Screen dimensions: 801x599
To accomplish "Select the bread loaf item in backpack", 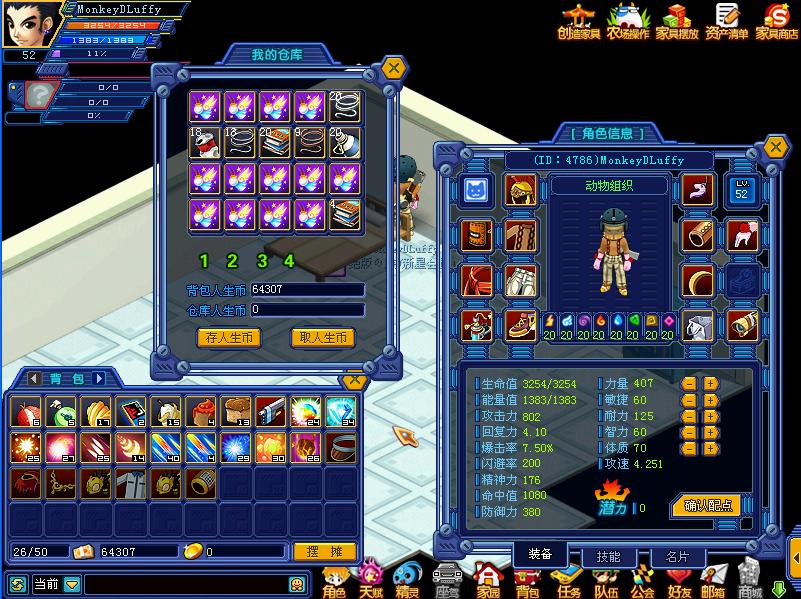I will 236,412.
